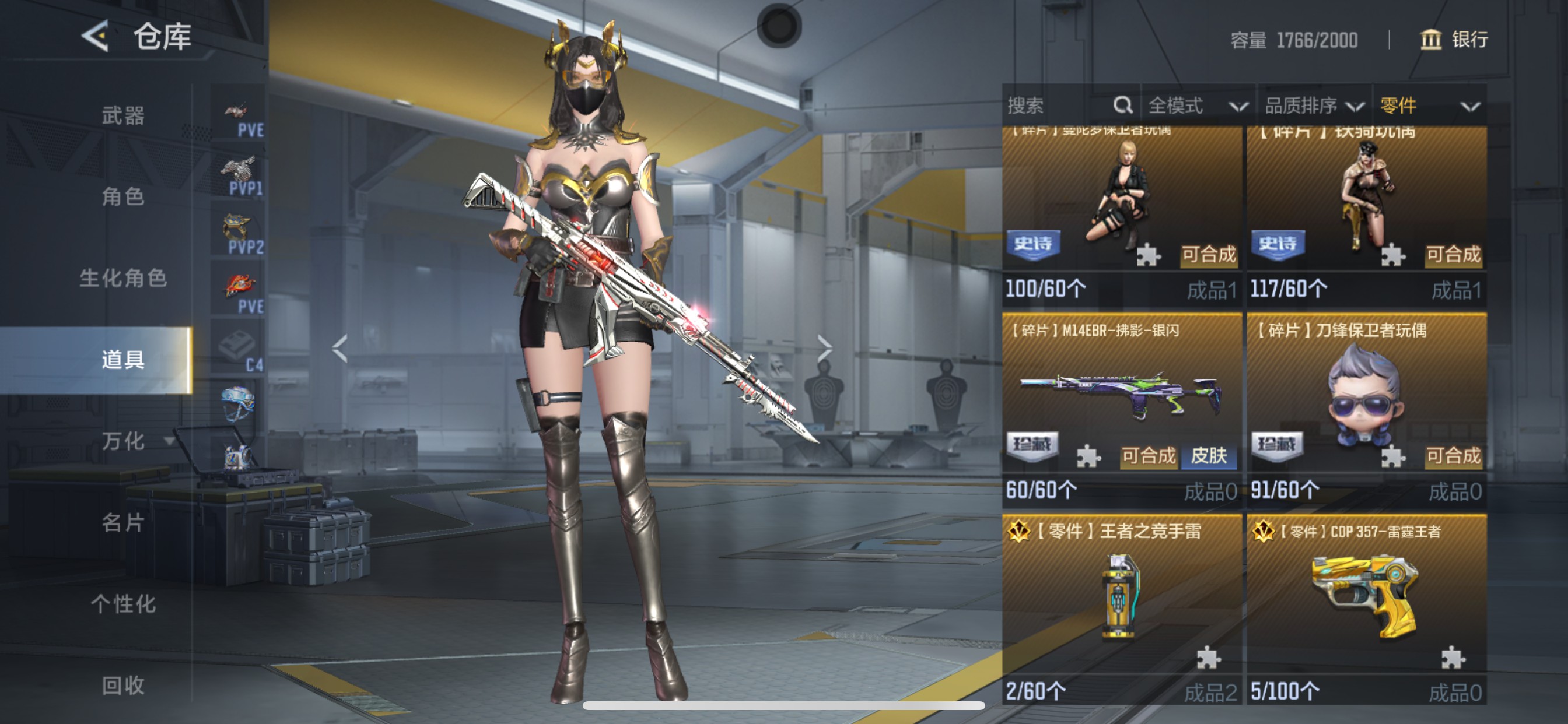Open the 生化角色 category
1568x724 pixels.
[123, 278]
